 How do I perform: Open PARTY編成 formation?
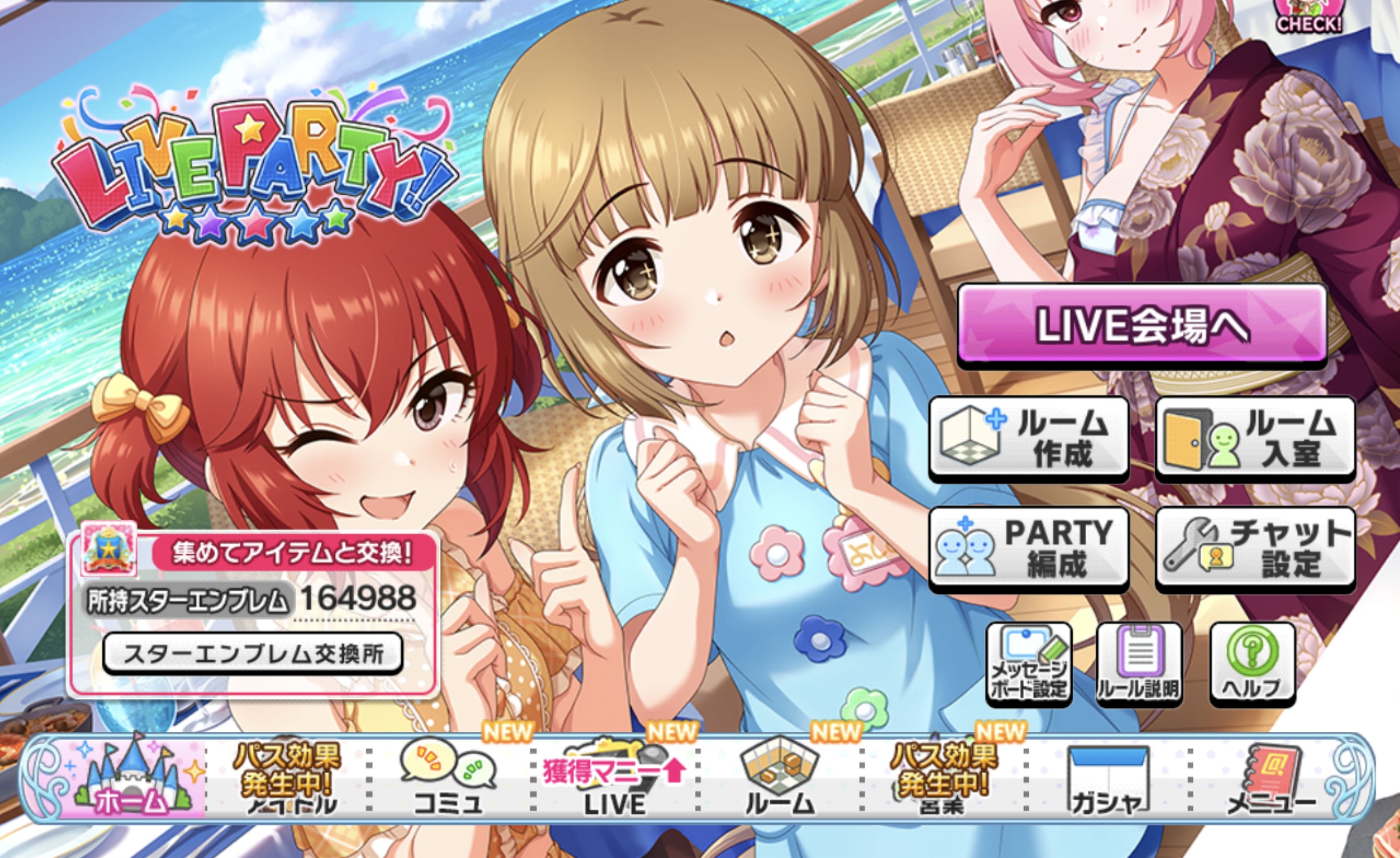pos(1029,548)
